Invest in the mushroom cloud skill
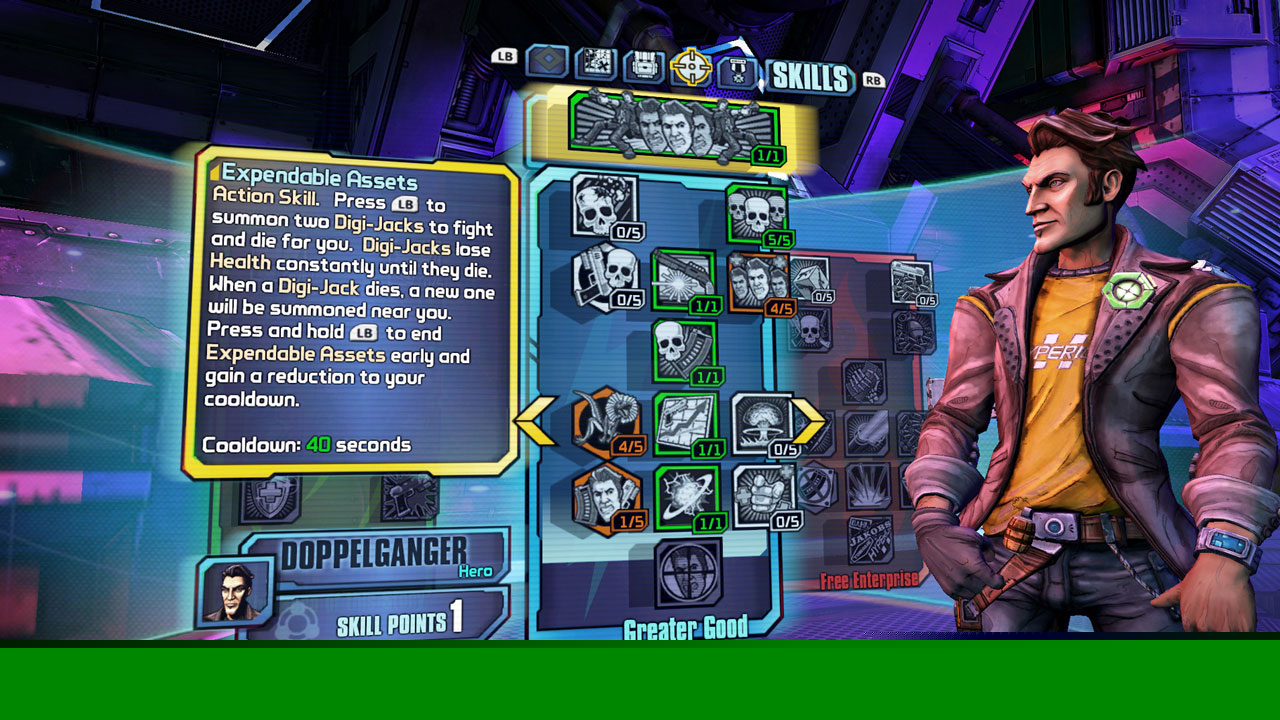The width and height of the screenshot is (1280, 720). 762,422
